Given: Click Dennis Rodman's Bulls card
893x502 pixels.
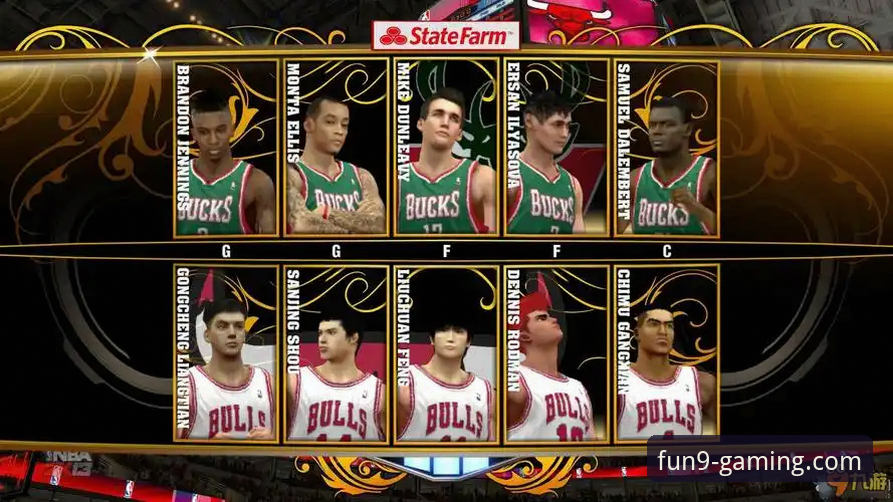Looking at the screenshot, I should pos(556,353).
